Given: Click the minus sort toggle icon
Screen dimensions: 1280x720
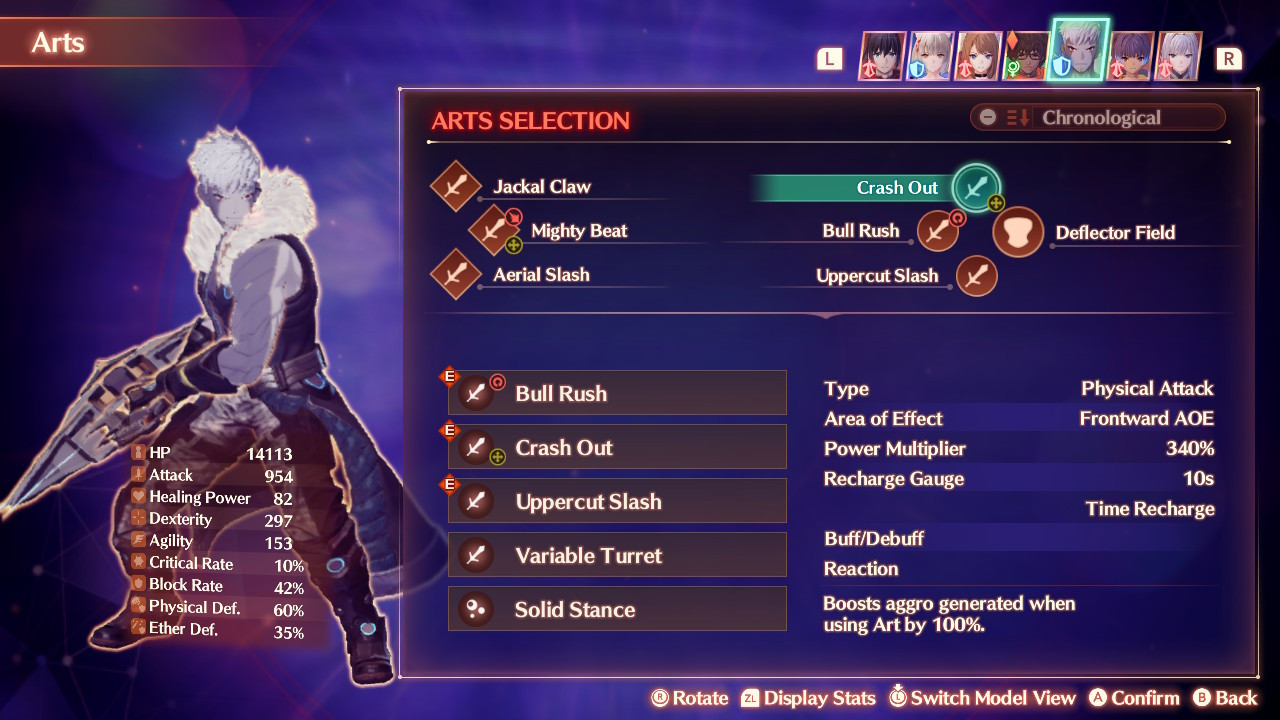Looking at the screenshot, I should [x=988, y=117].
